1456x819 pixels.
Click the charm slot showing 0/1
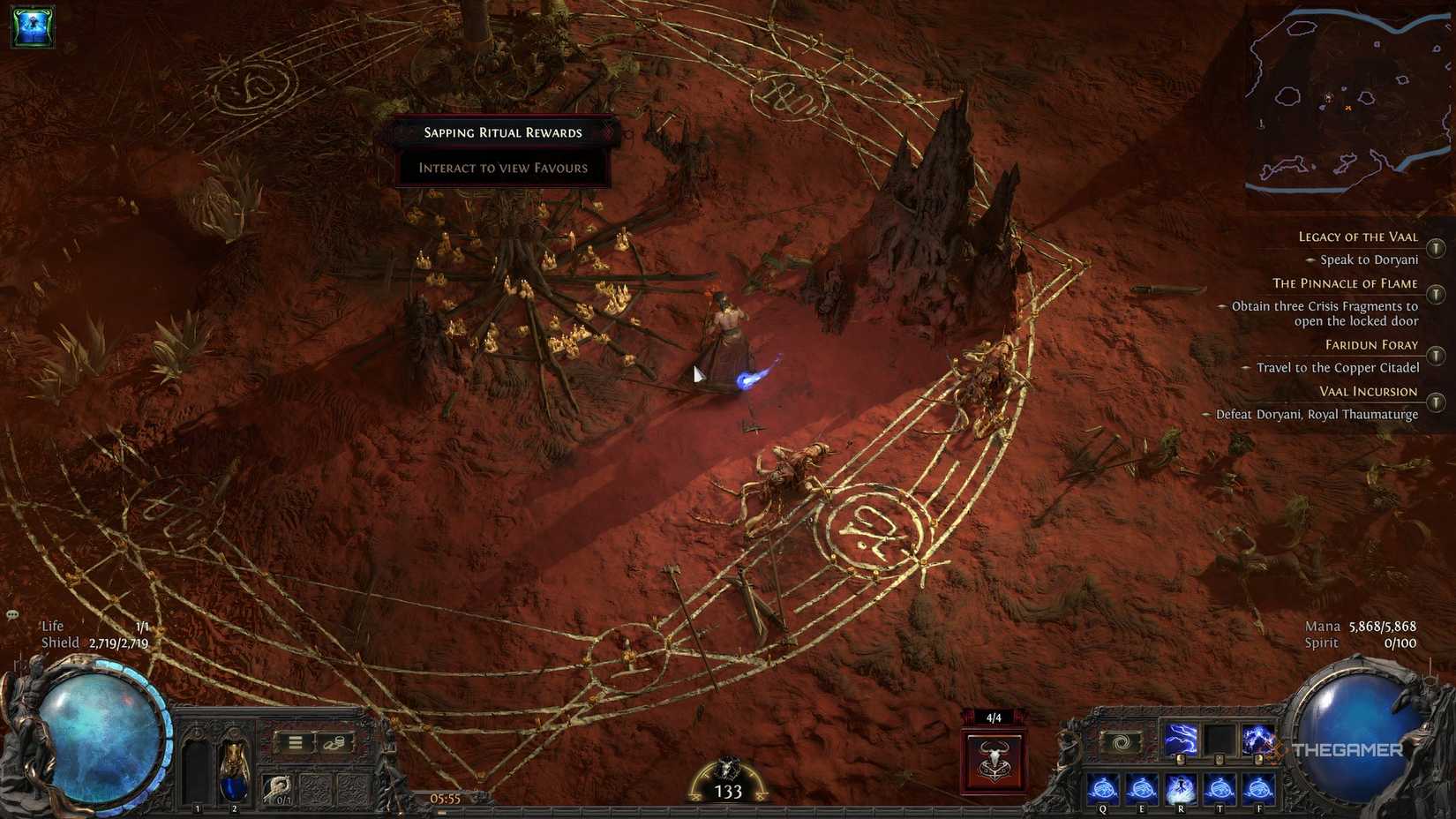tap(280, 785)
